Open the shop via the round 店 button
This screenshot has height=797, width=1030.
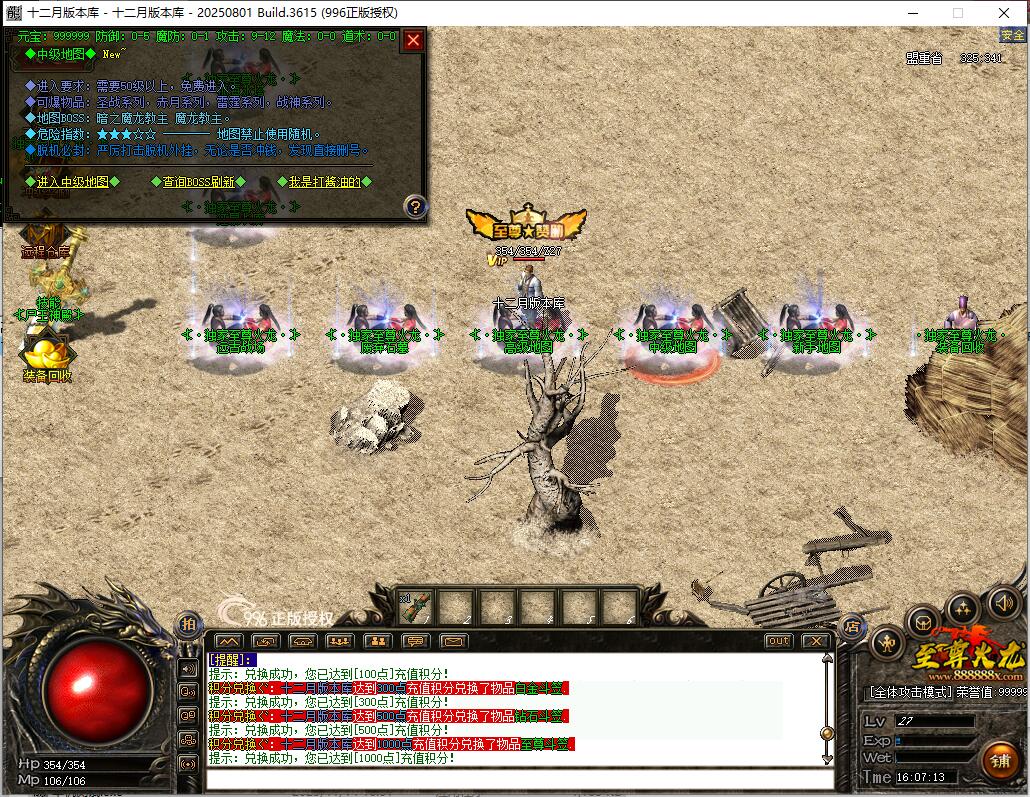click(852, 627)
